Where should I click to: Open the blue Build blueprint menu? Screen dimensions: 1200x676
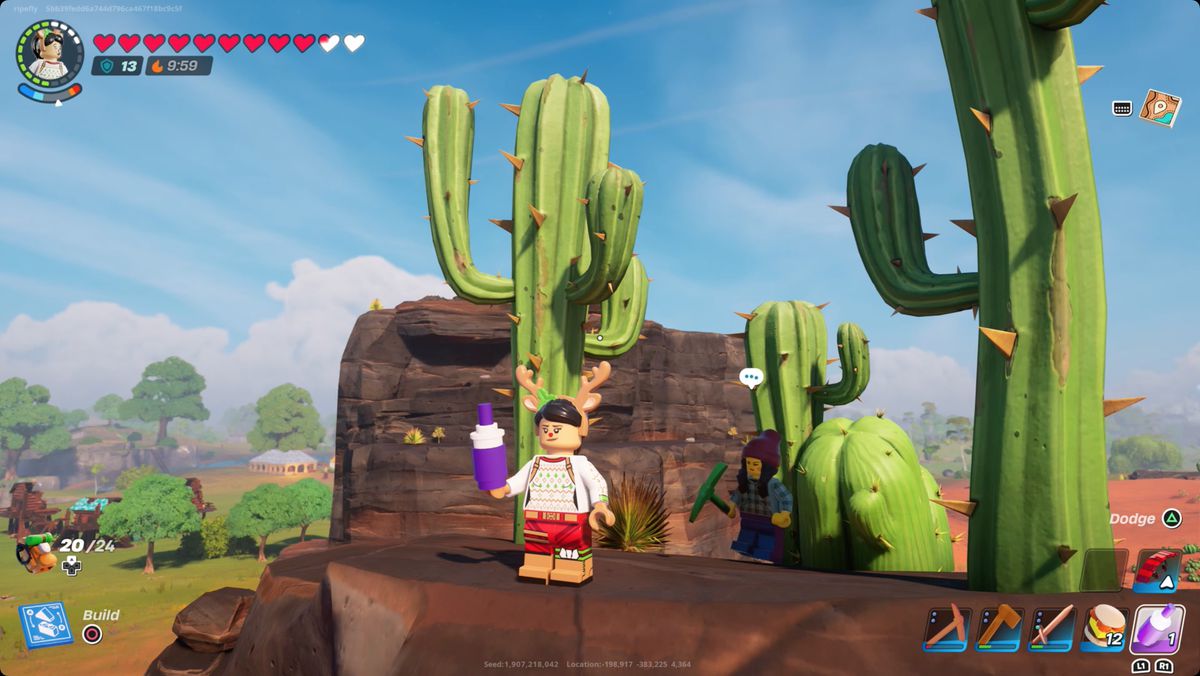(45, 624)
